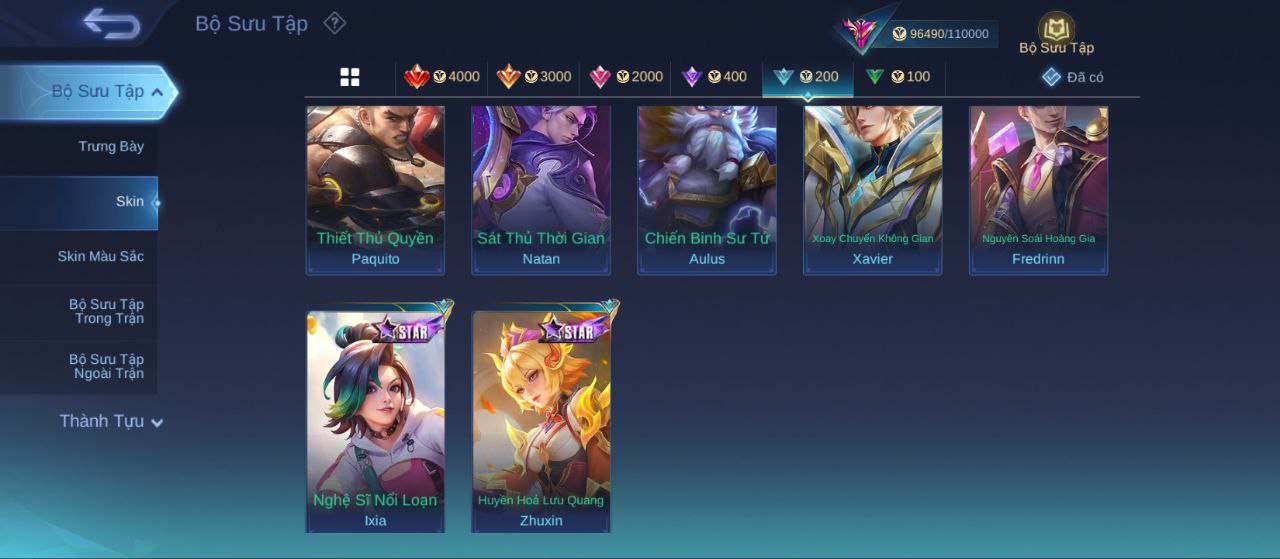Expand the Thành Tựu section

(110, 422)
